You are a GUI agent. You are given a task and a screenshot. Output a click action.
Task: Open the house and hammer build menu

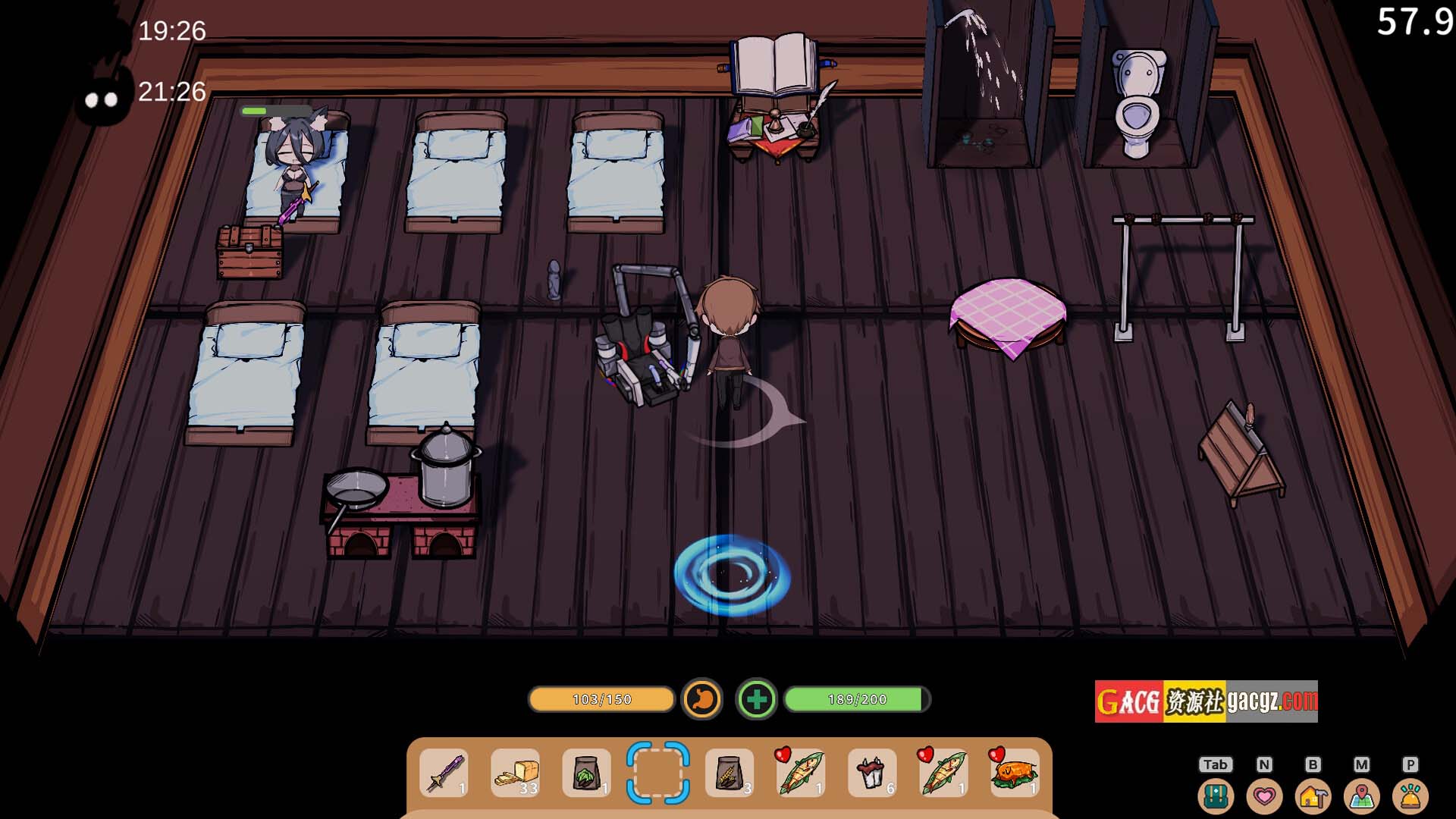(x=1313, y=796)
